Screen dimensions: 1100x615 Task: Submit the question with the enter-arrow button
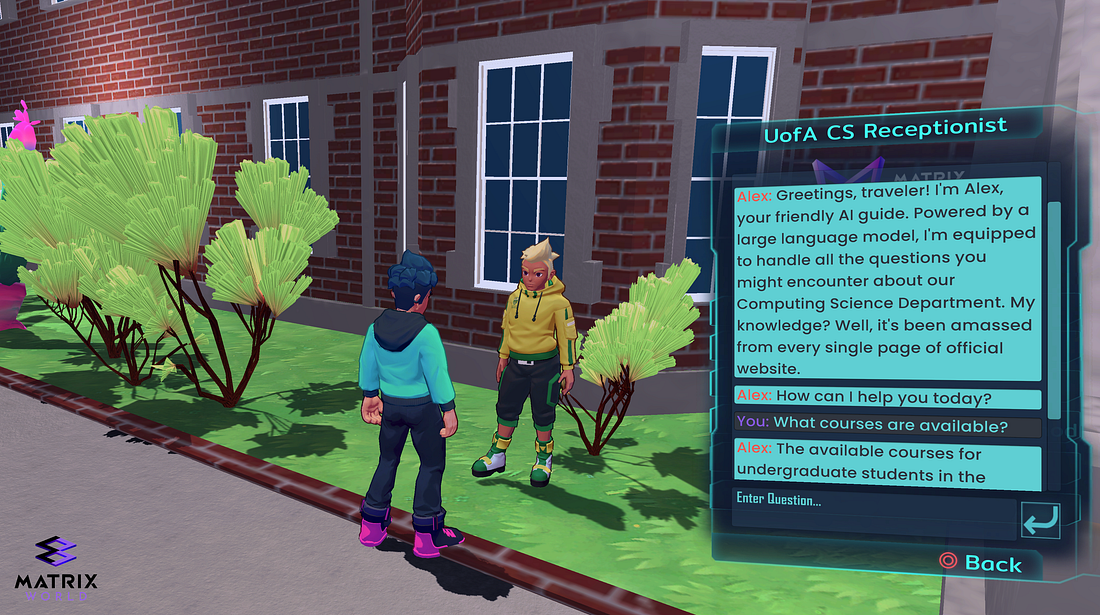coord(1039,520)
